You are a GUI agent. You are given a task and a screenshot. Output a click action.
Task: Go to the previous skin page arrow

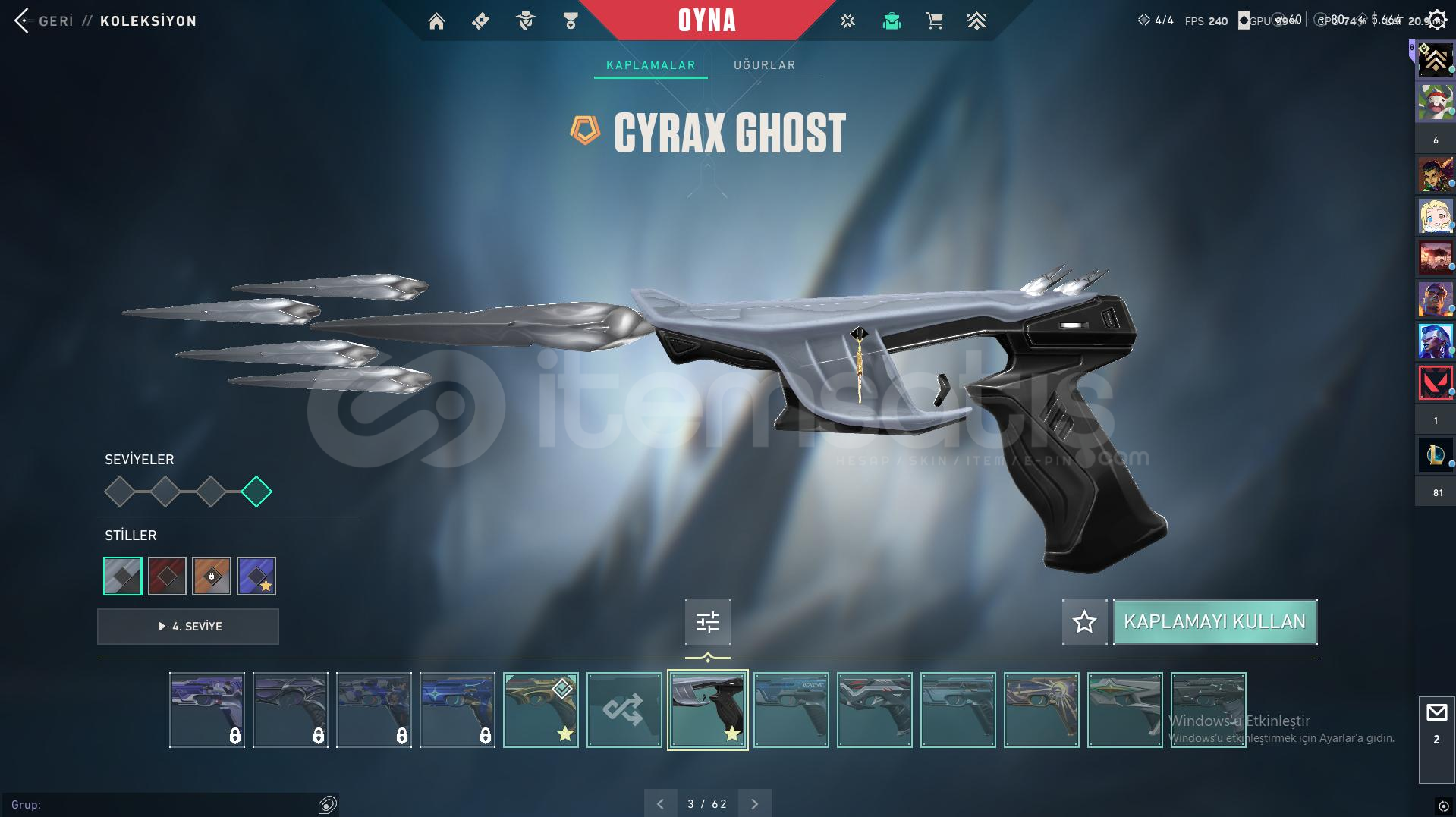point(660,804)
